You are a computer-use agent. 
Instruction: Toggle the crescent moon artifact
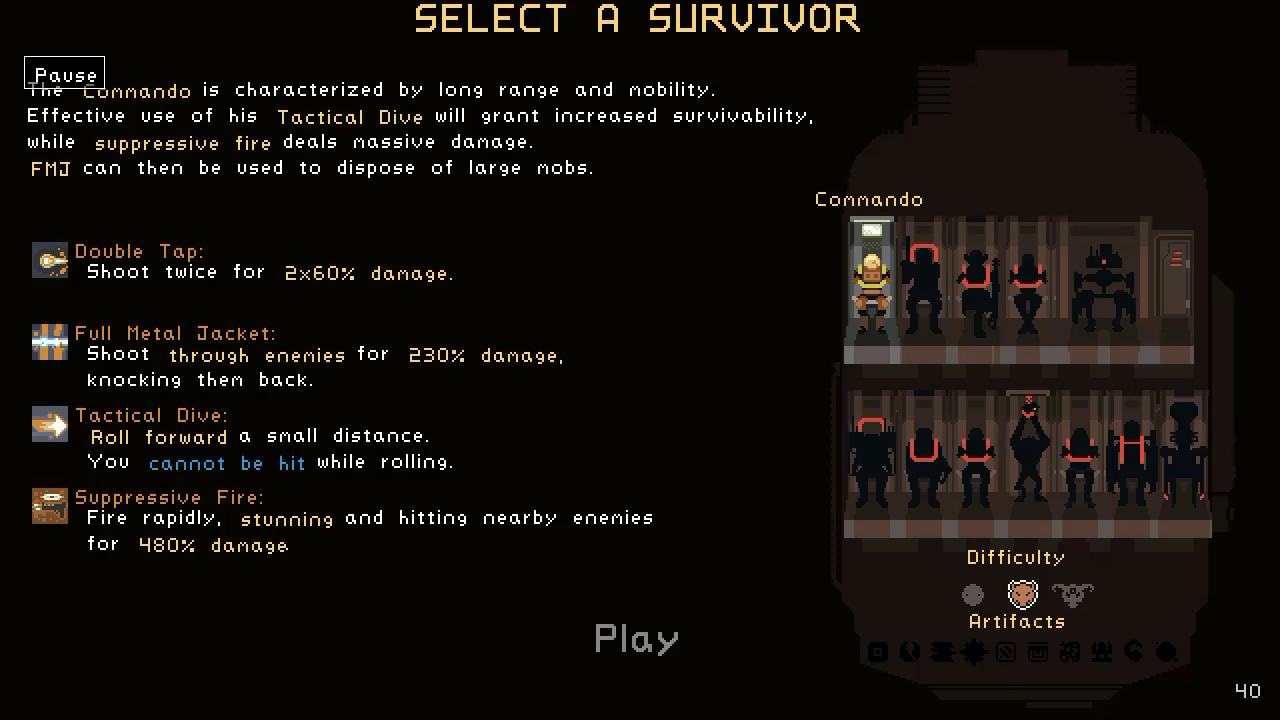1134,653
